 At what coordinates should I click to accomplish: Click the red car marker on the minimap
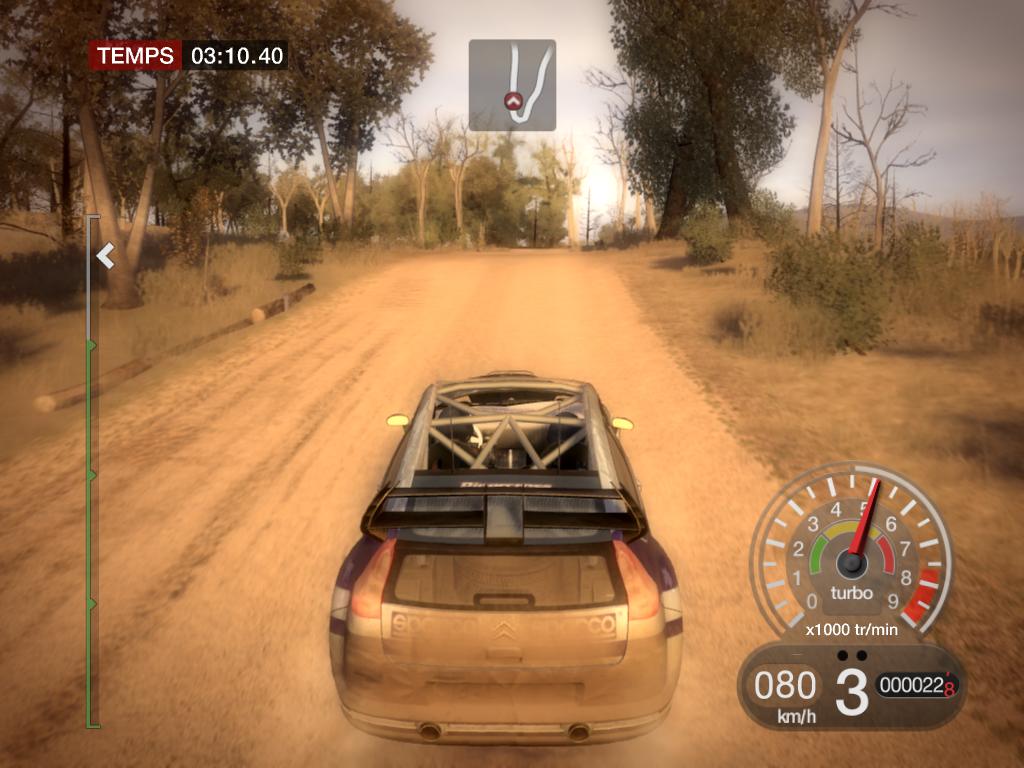pos(514,100)
